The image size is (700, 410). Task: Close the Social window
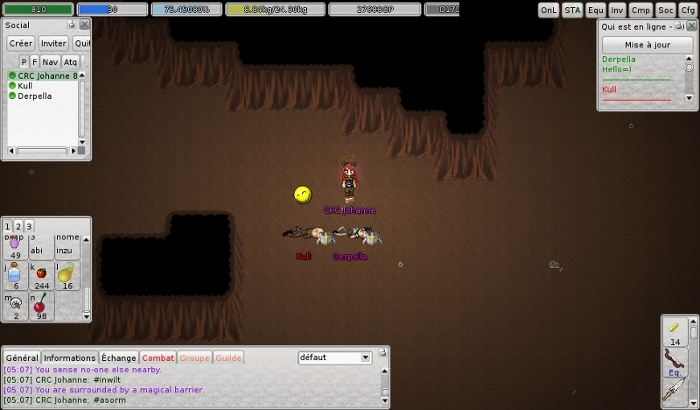click(85, 25)
